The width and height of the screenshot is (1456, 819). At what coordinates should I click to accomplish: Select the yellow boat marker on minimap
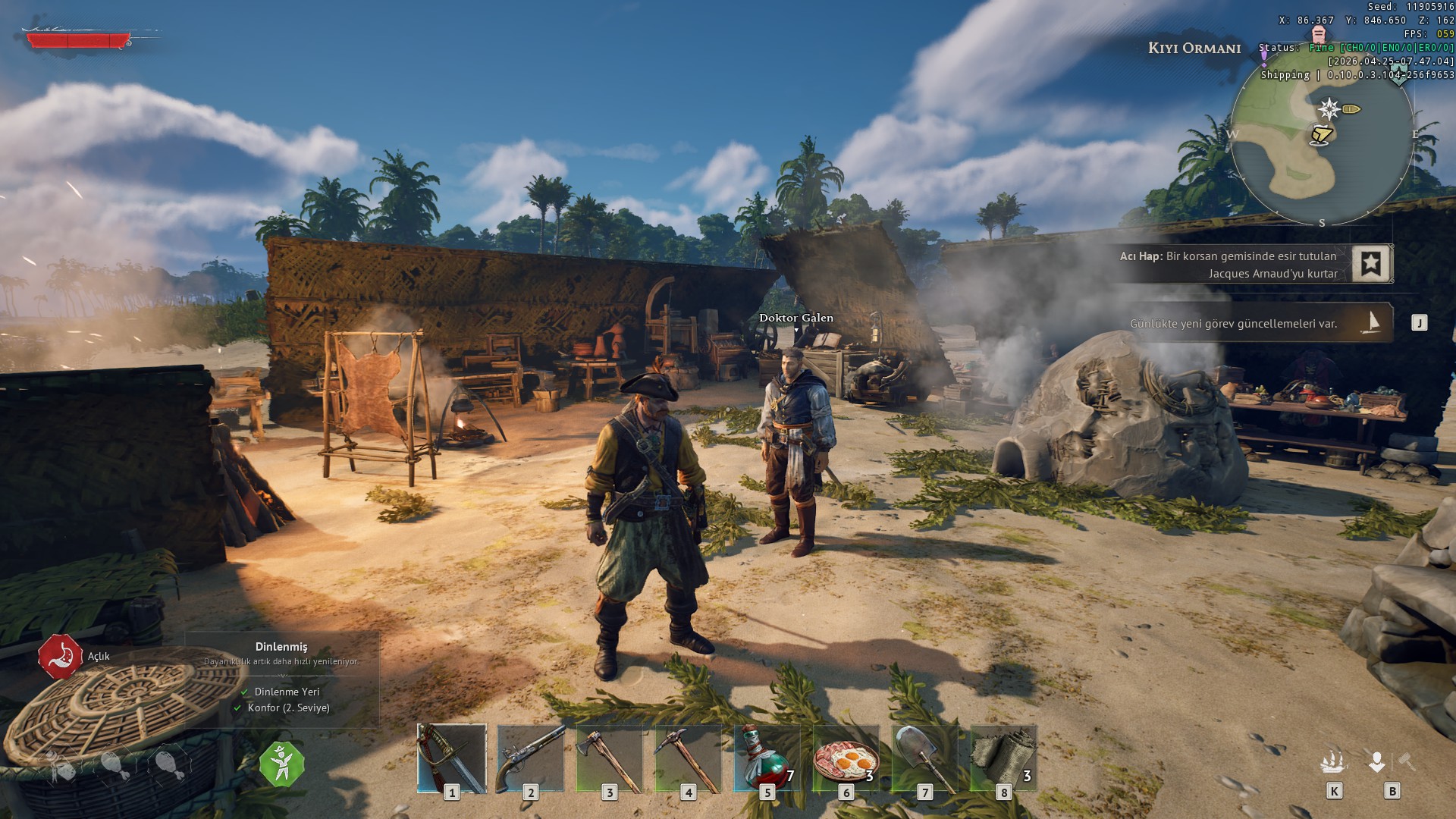pos(1351,109)
